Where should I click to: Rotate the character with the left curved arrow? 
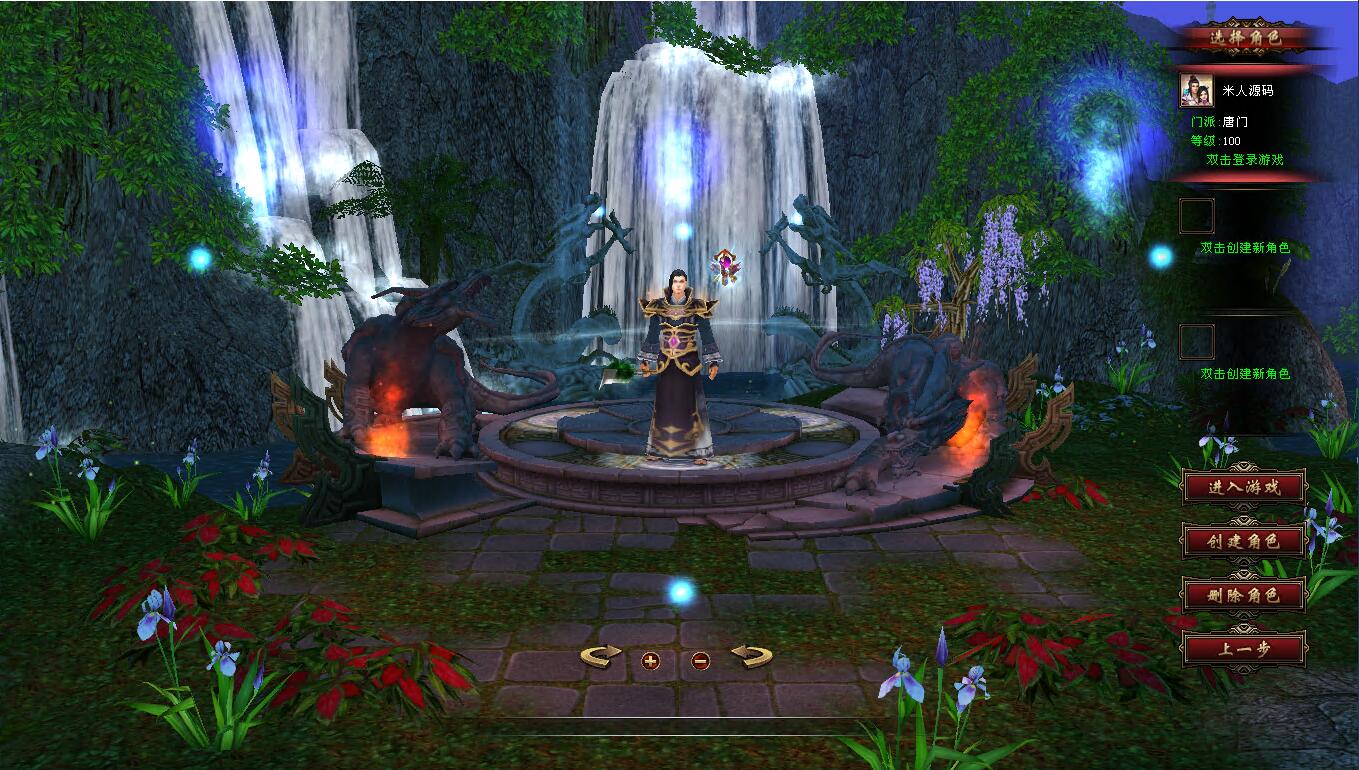click(x=600, y=657)
